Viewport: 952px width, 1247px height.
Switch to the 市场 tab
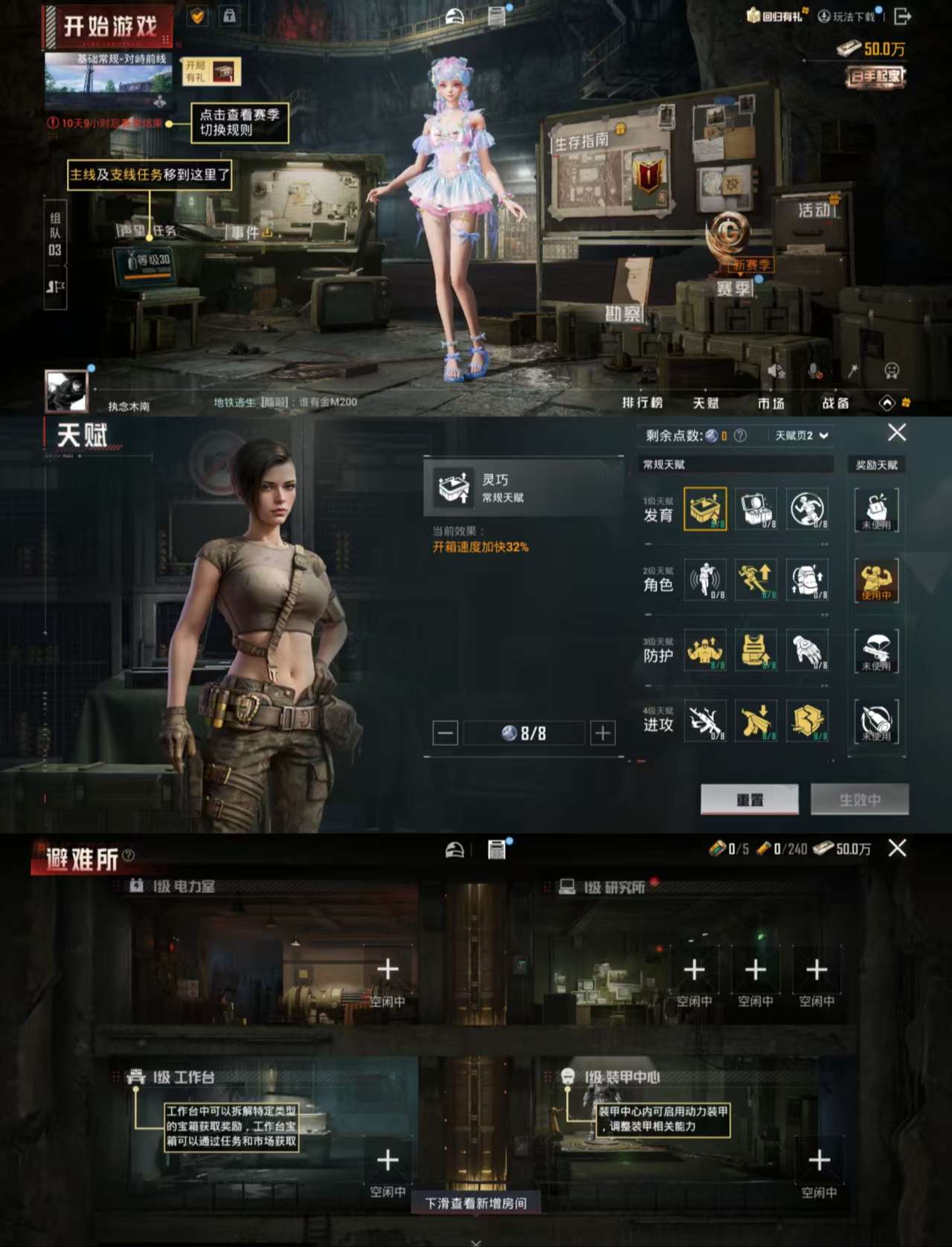click(771, 403)
